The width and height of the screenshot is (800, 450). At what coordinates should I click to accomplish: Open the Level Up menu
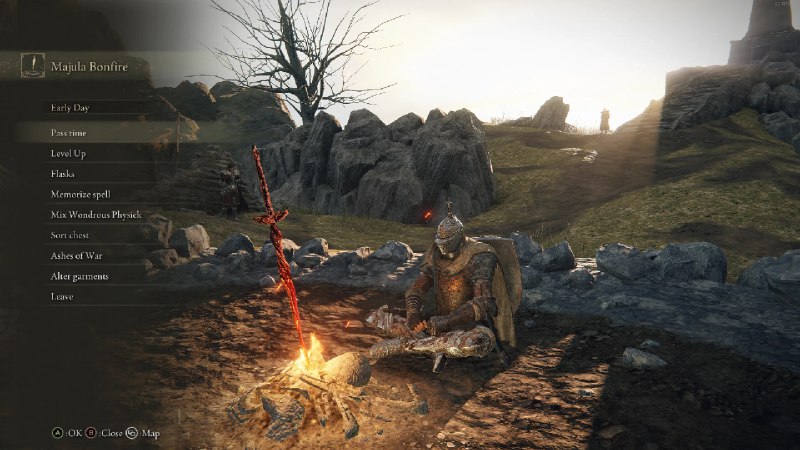(69, 153)
